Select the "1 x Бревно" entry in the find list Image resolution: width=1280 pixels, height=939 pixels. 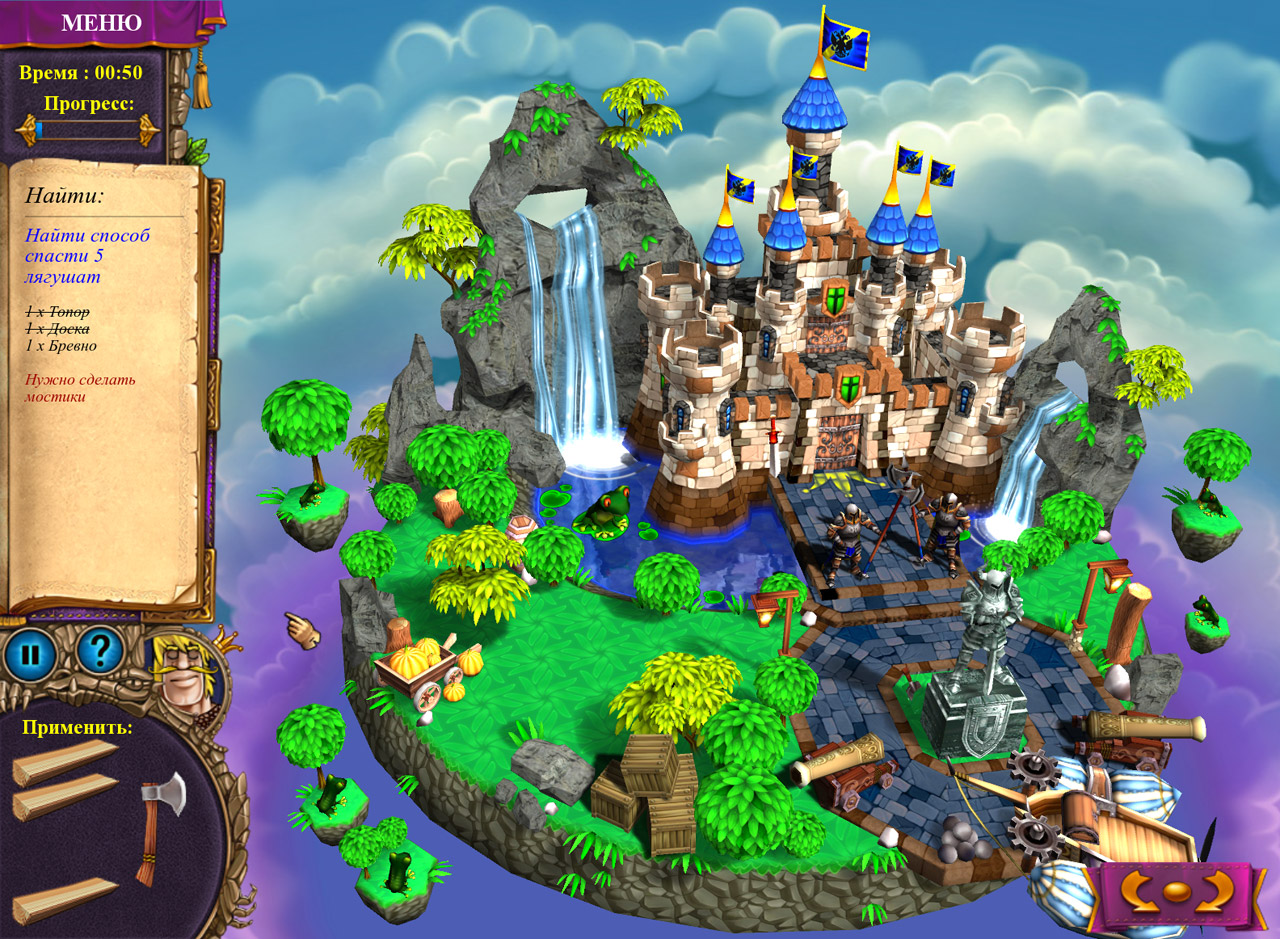[61, 346]
